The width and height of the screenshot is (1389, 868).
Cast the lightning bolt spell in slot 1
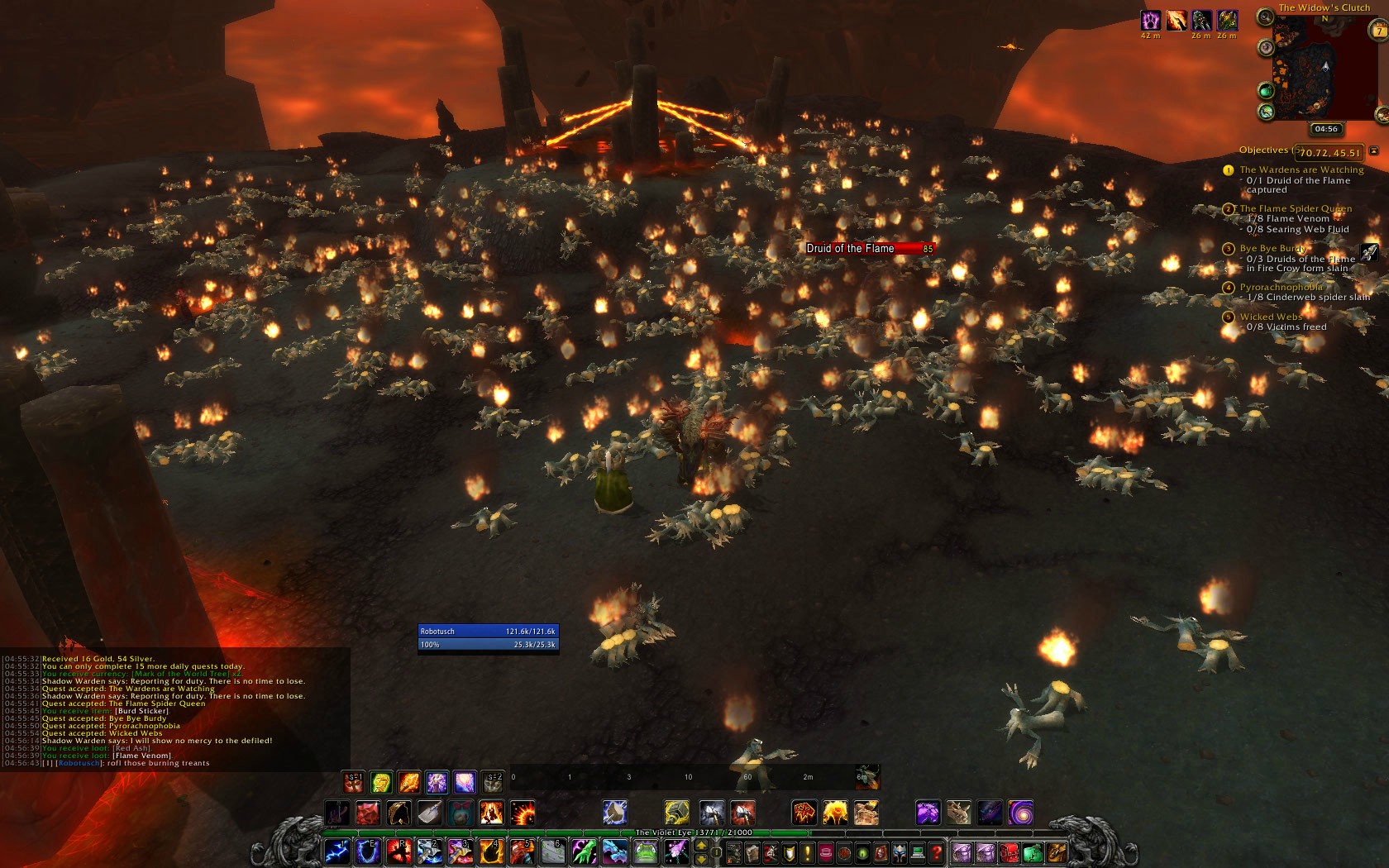[337, 851]
